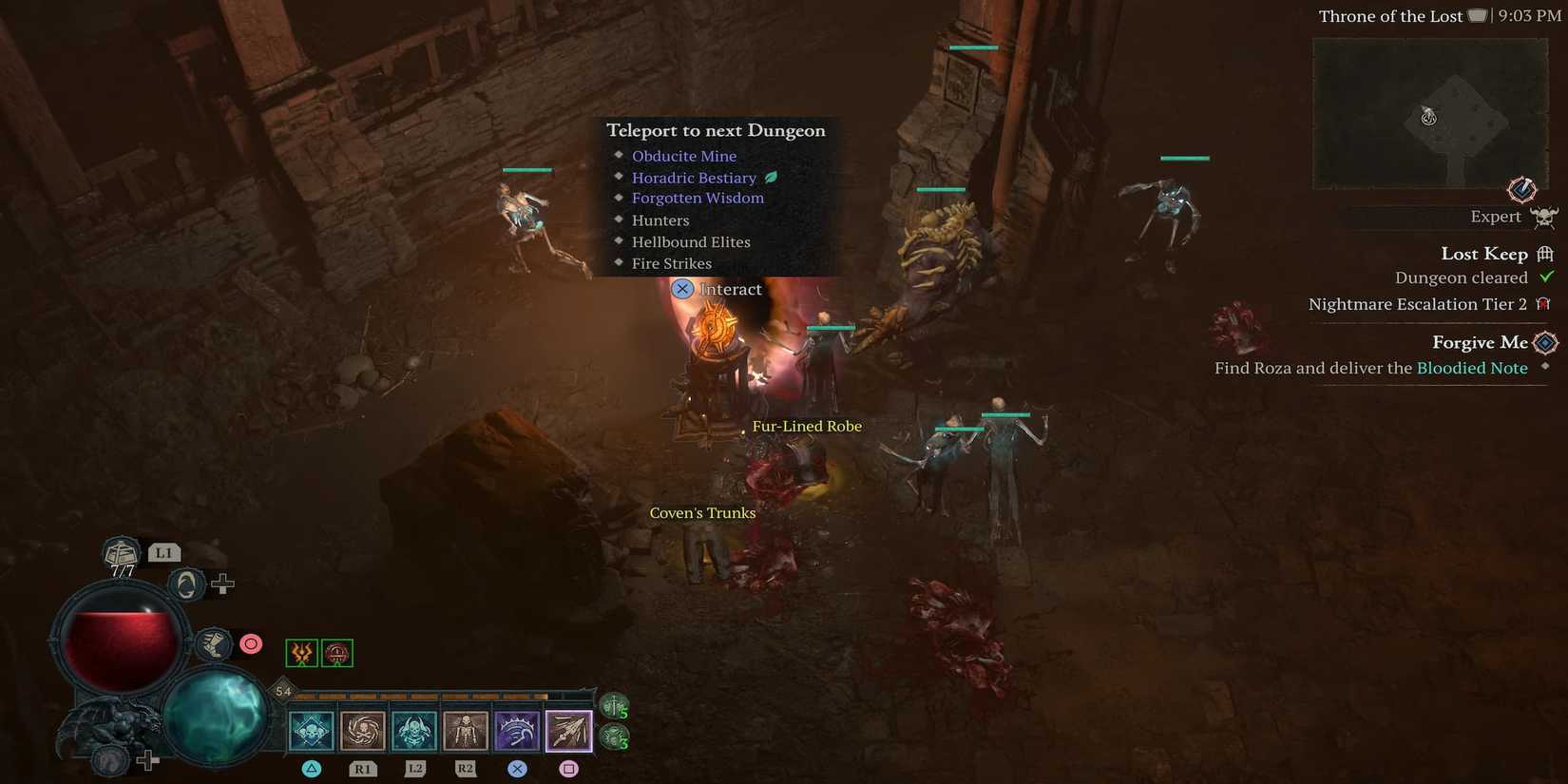Select Horadric Bestiary in the dungeon list
This screenshot has height=784, width=1568.
(694, 178)
